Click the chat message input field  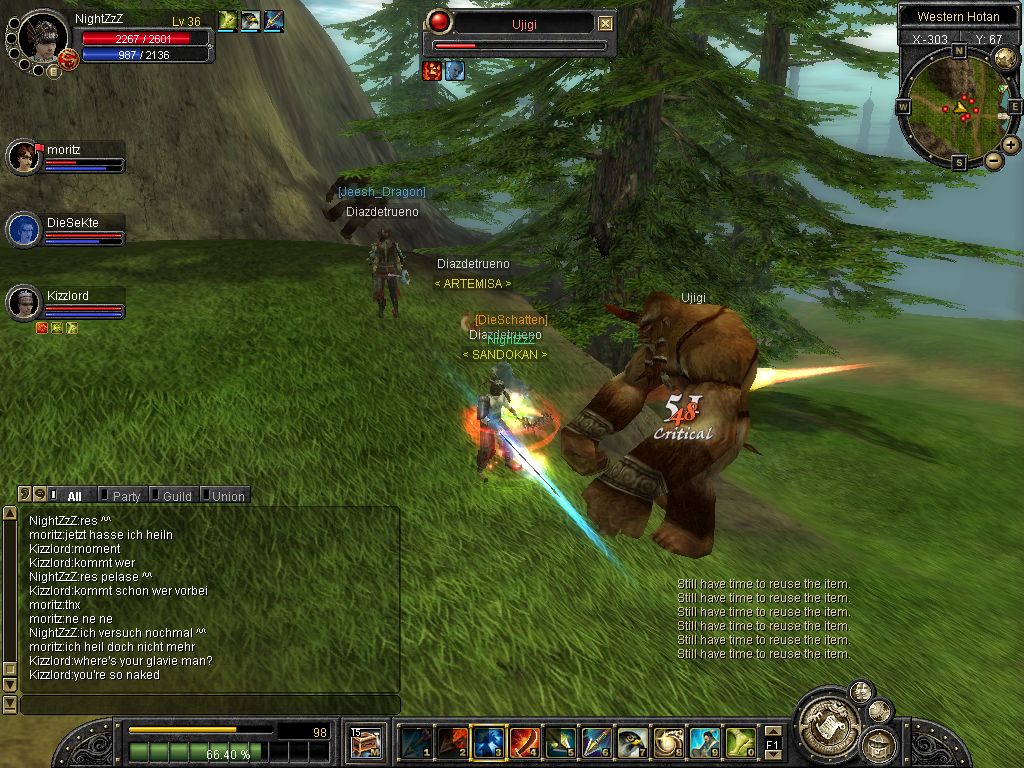210,705
